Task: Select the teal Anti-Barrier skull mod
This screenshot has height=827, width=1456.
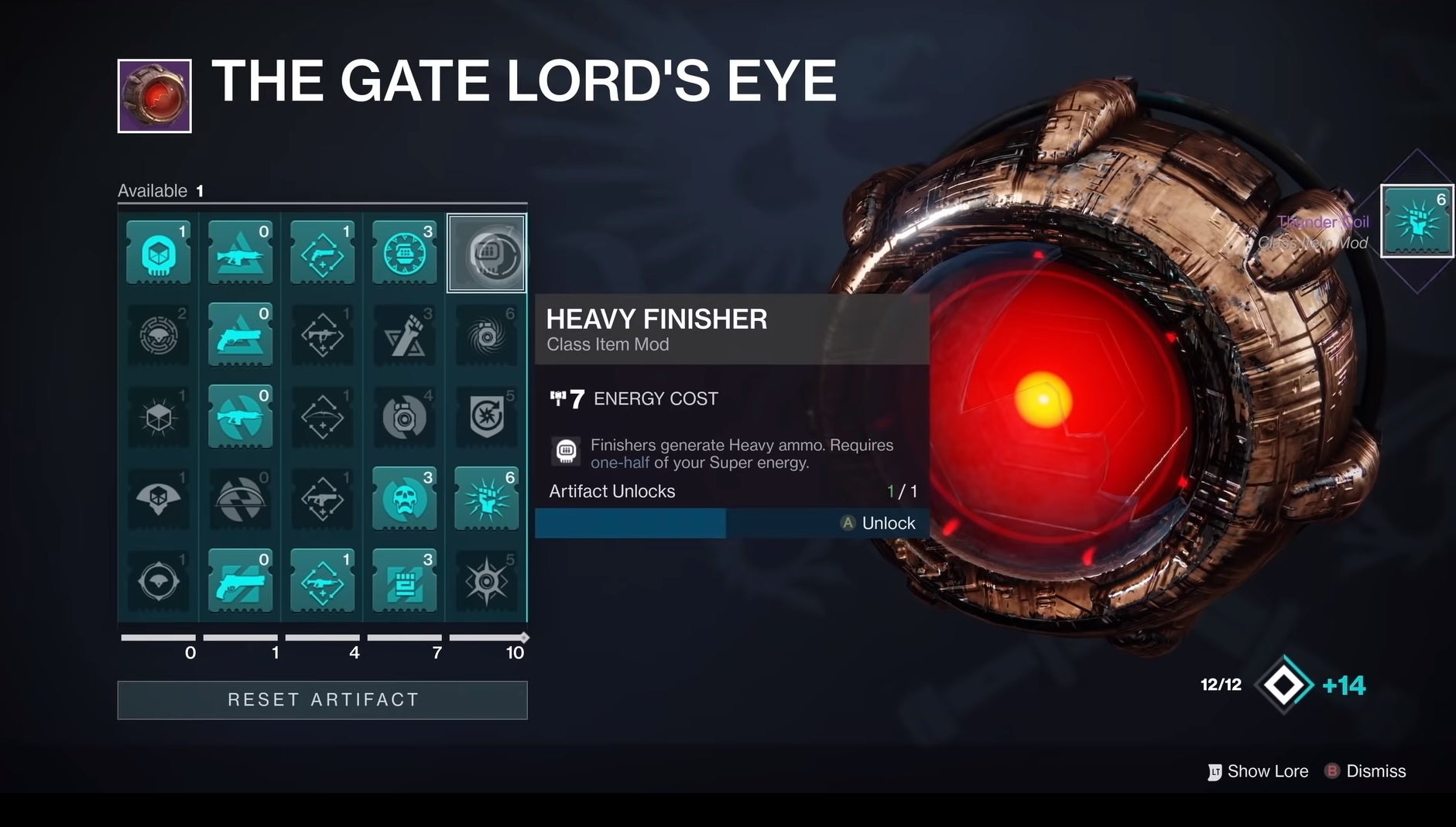Action: pyautogui.click(x=158, y=253)
